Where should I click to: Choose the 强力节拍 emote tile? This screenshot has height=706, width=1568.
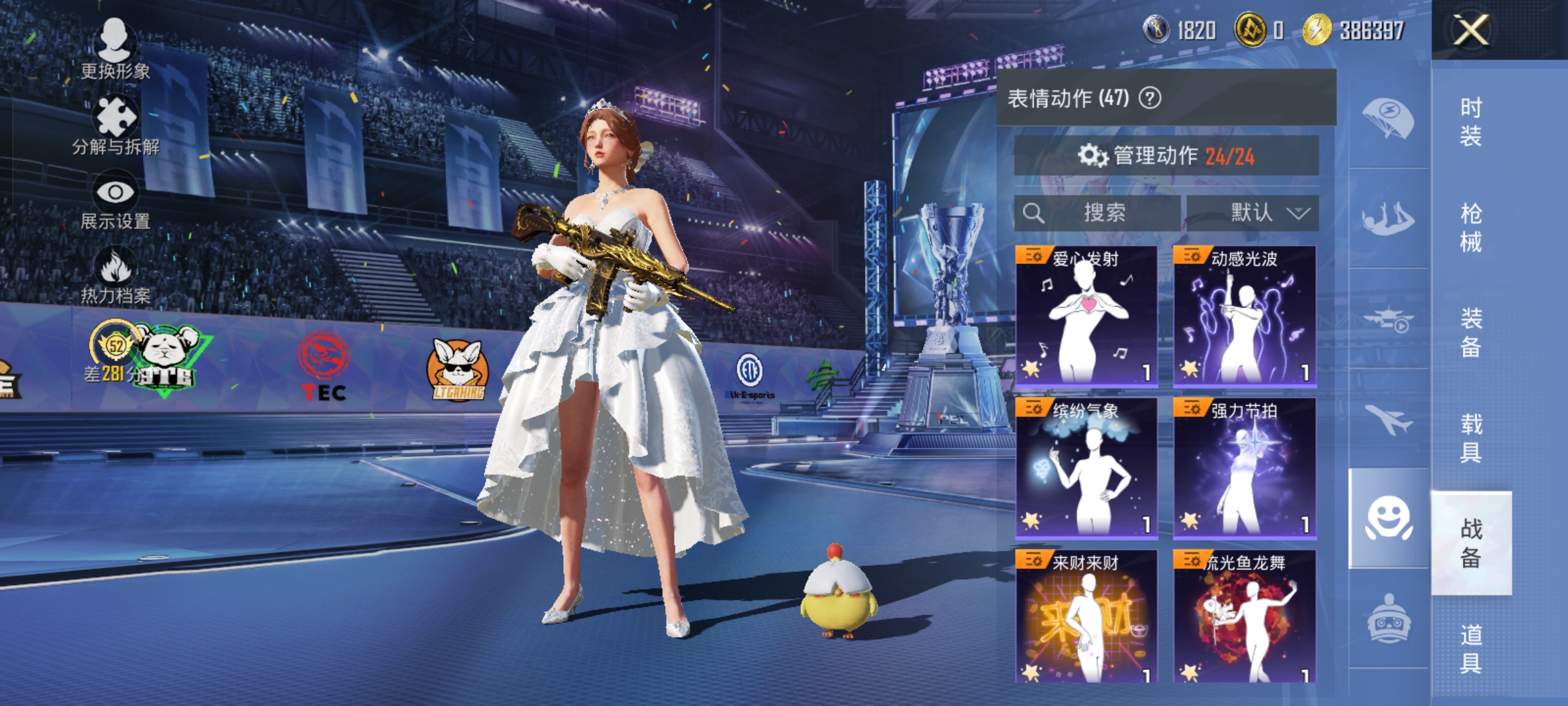click(x=1245, y=468)
